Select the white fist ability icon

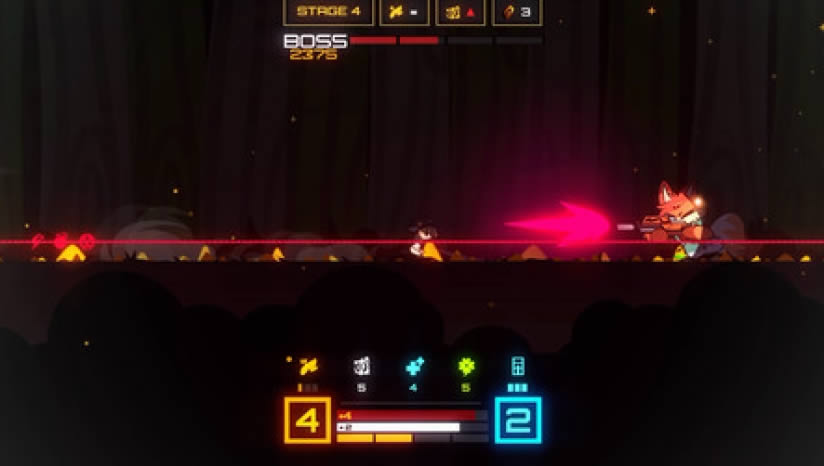361,367
